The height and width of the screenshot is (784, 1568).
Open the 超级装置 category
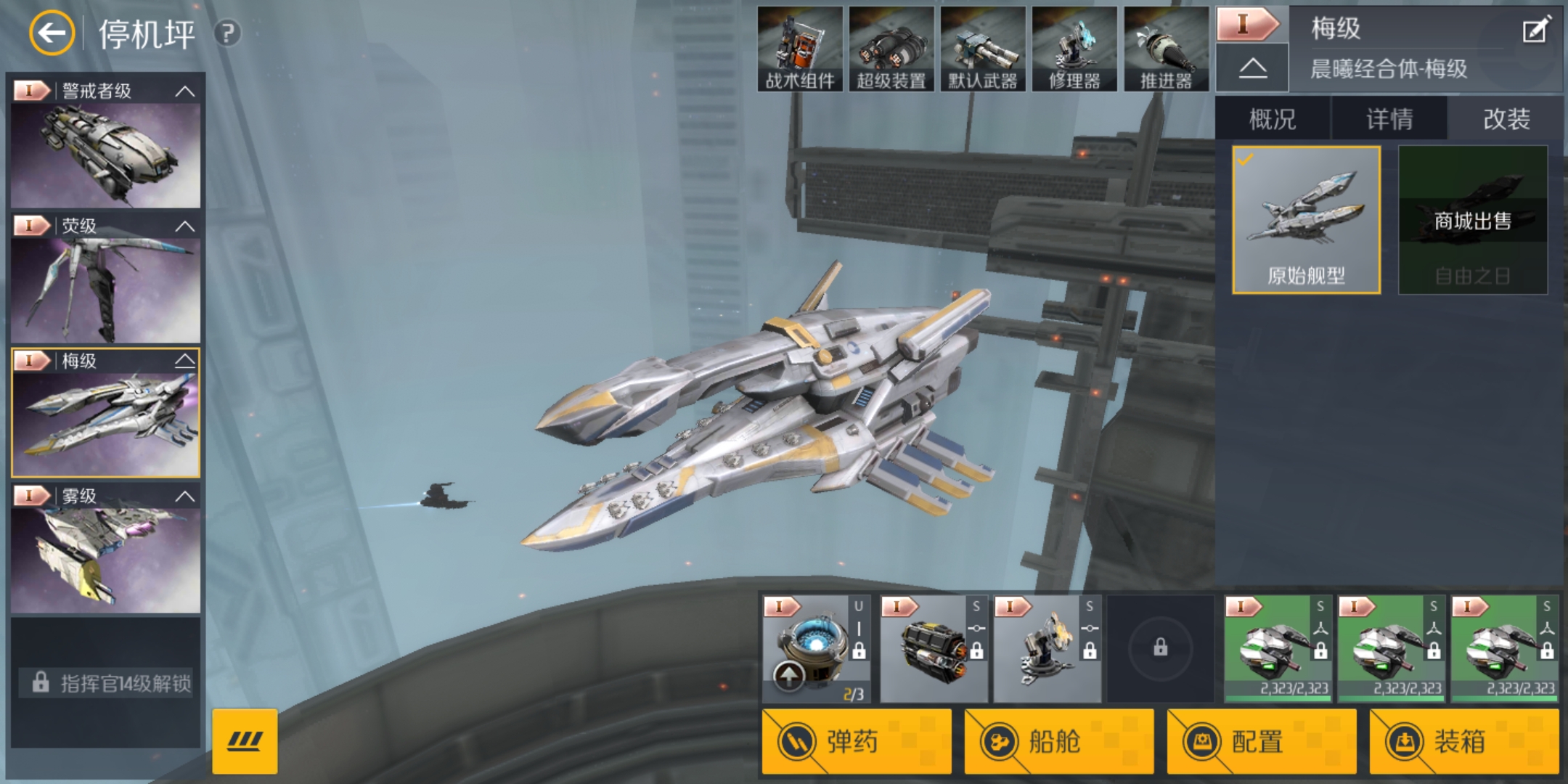click(891, 49)
